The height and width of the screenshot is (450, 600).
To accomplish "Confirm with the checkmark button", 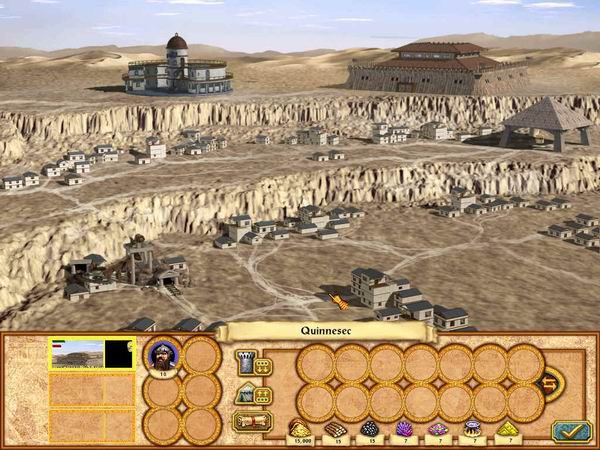I will [571, 429].
